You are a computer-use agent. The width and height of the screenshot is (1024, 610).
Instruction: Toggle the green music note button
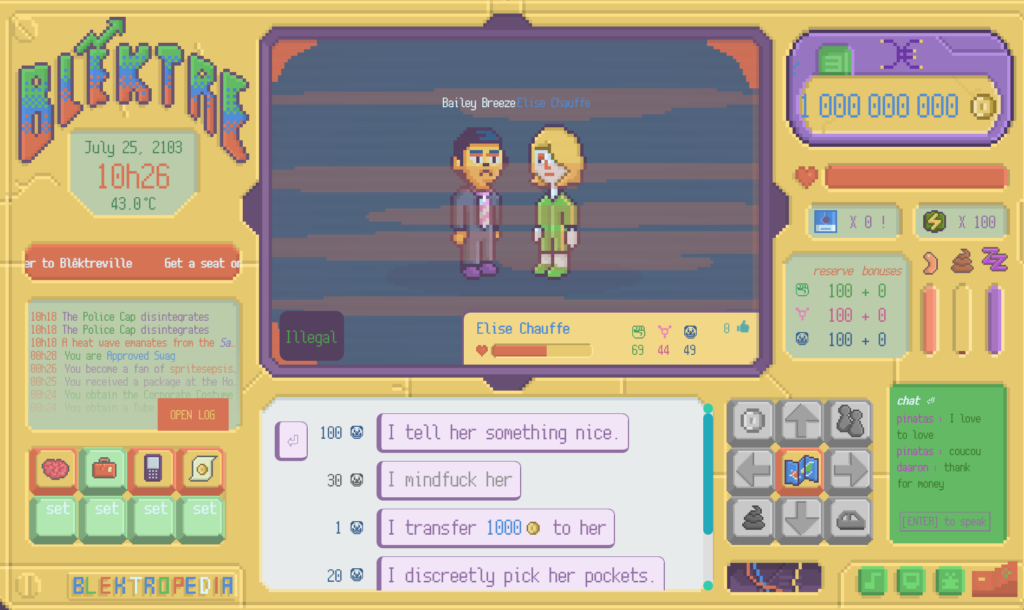874,581
